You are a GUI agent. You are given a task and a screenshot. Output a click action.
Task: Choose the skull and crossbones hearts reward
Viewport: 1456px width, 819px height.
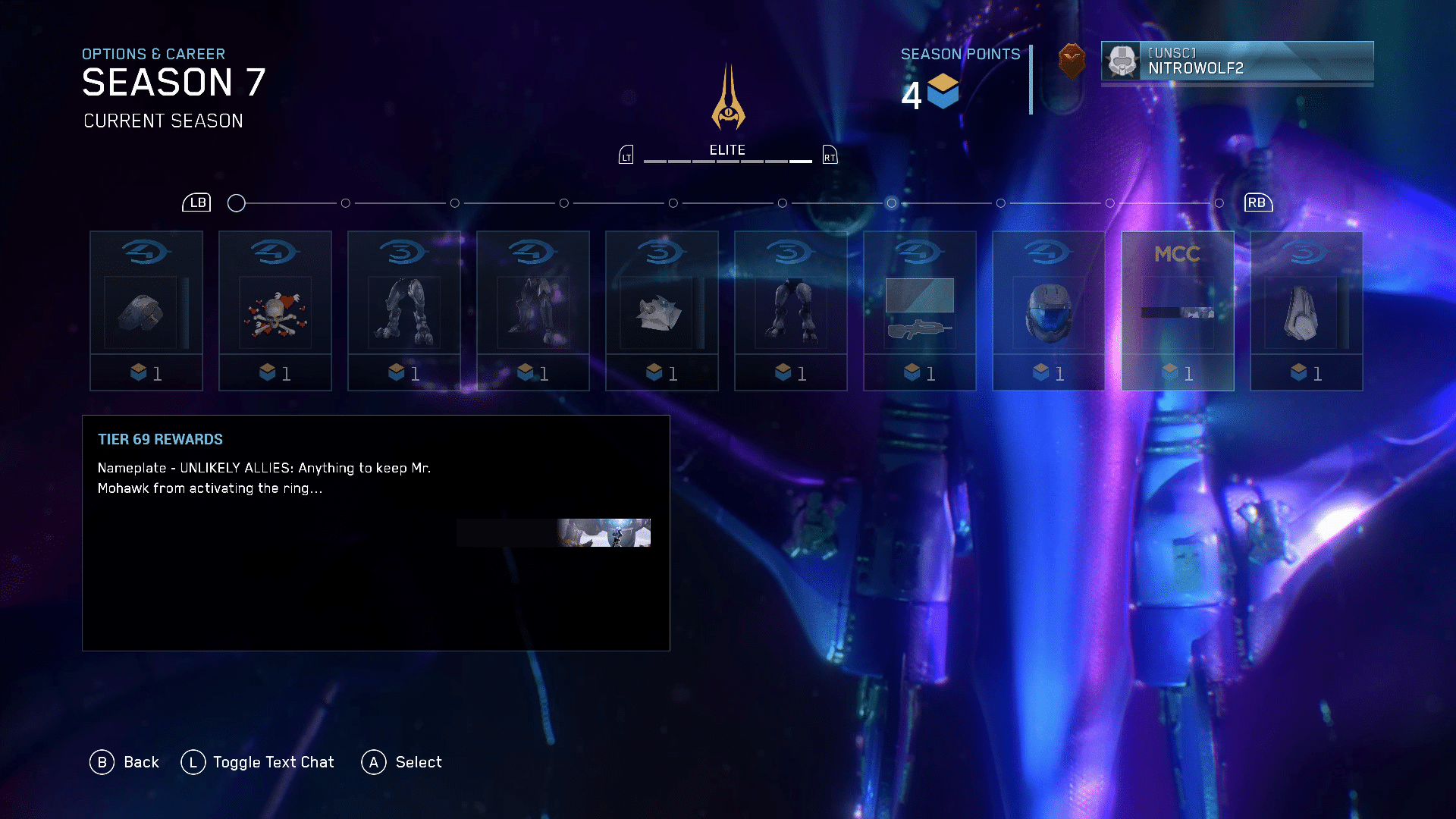pos(275,311)
